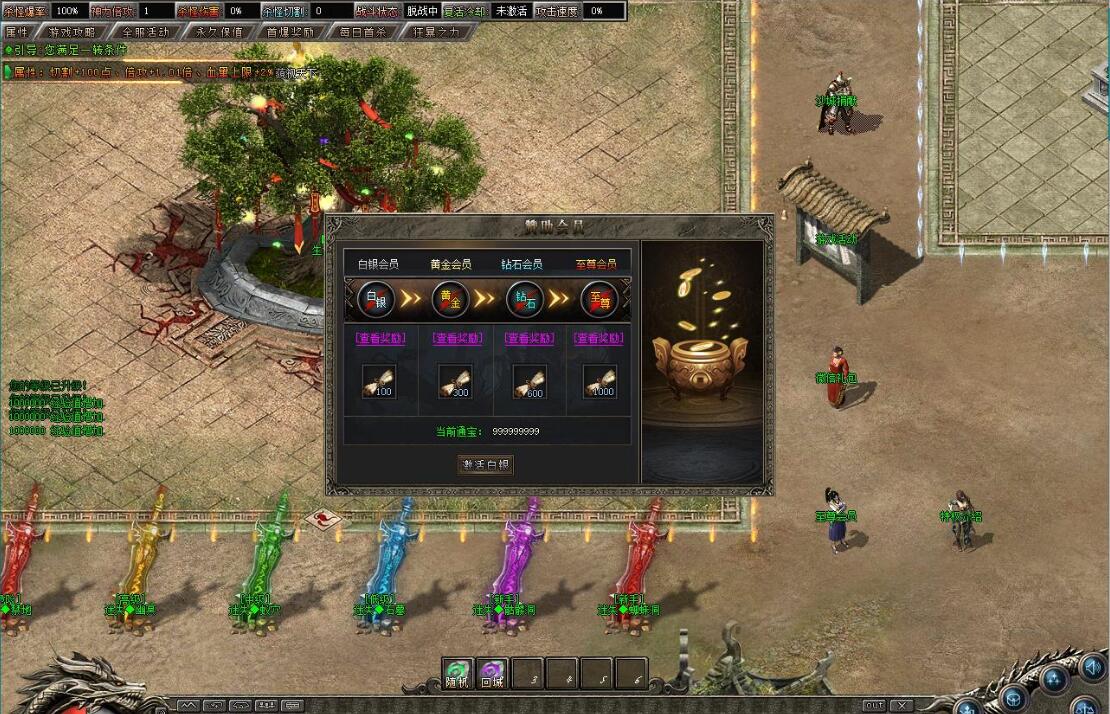View rewards link under supreme membership
The height and width of the screenshot is (714, 1110).
point(598,338)
